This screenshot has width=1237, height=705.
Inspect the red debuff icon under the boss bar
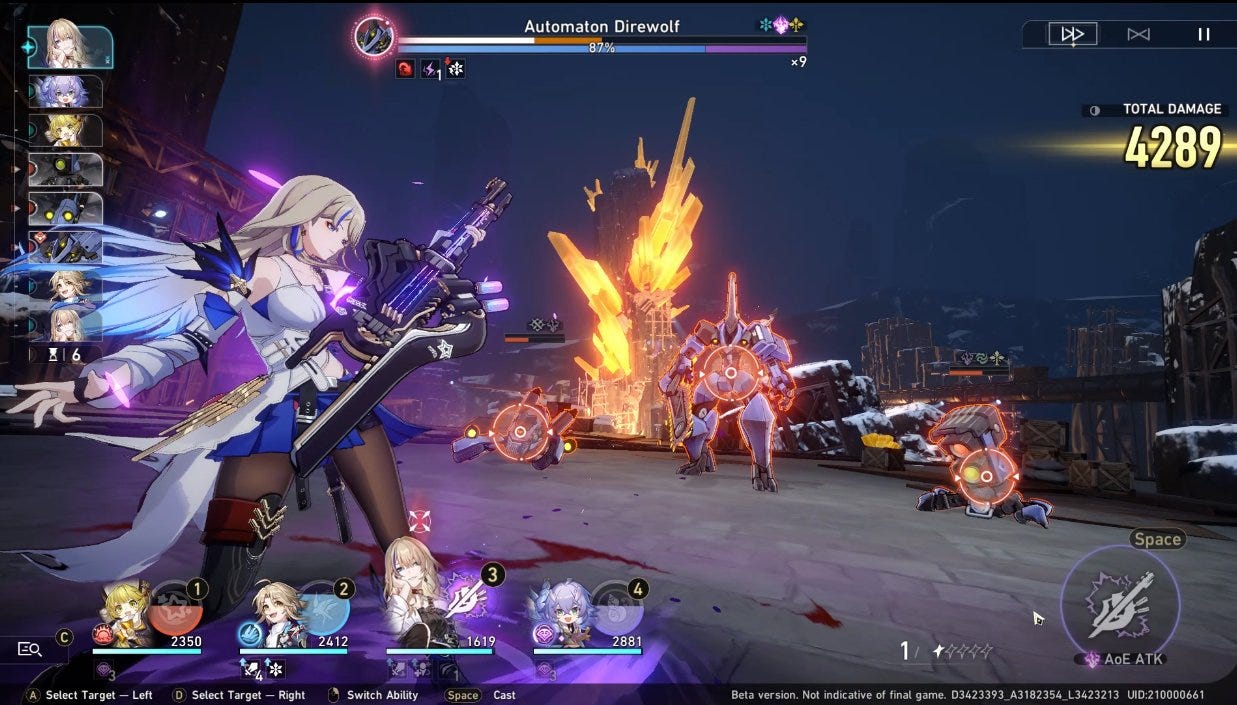[405, 69]
